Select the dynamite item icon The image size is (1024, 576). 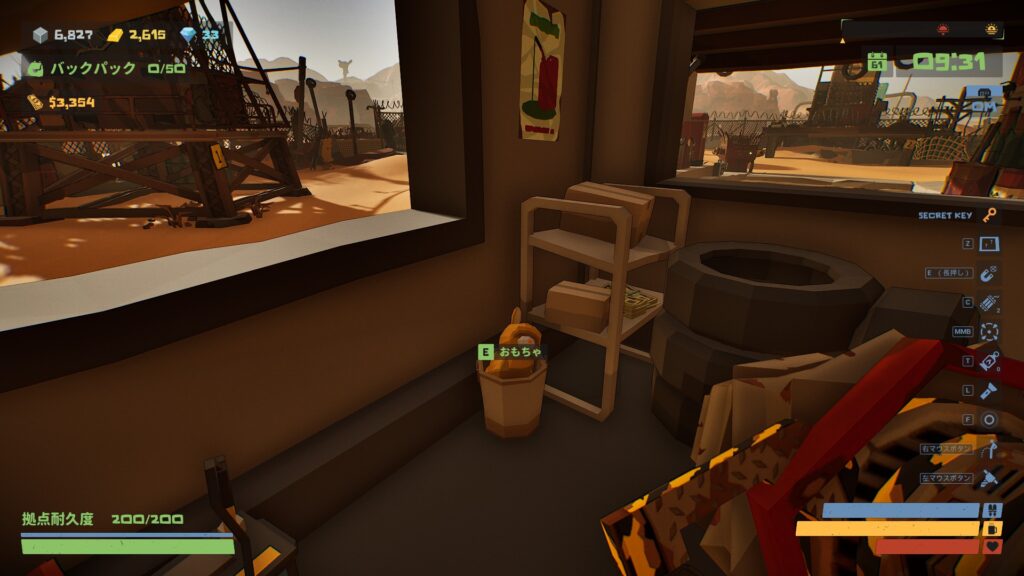[989, 302]
